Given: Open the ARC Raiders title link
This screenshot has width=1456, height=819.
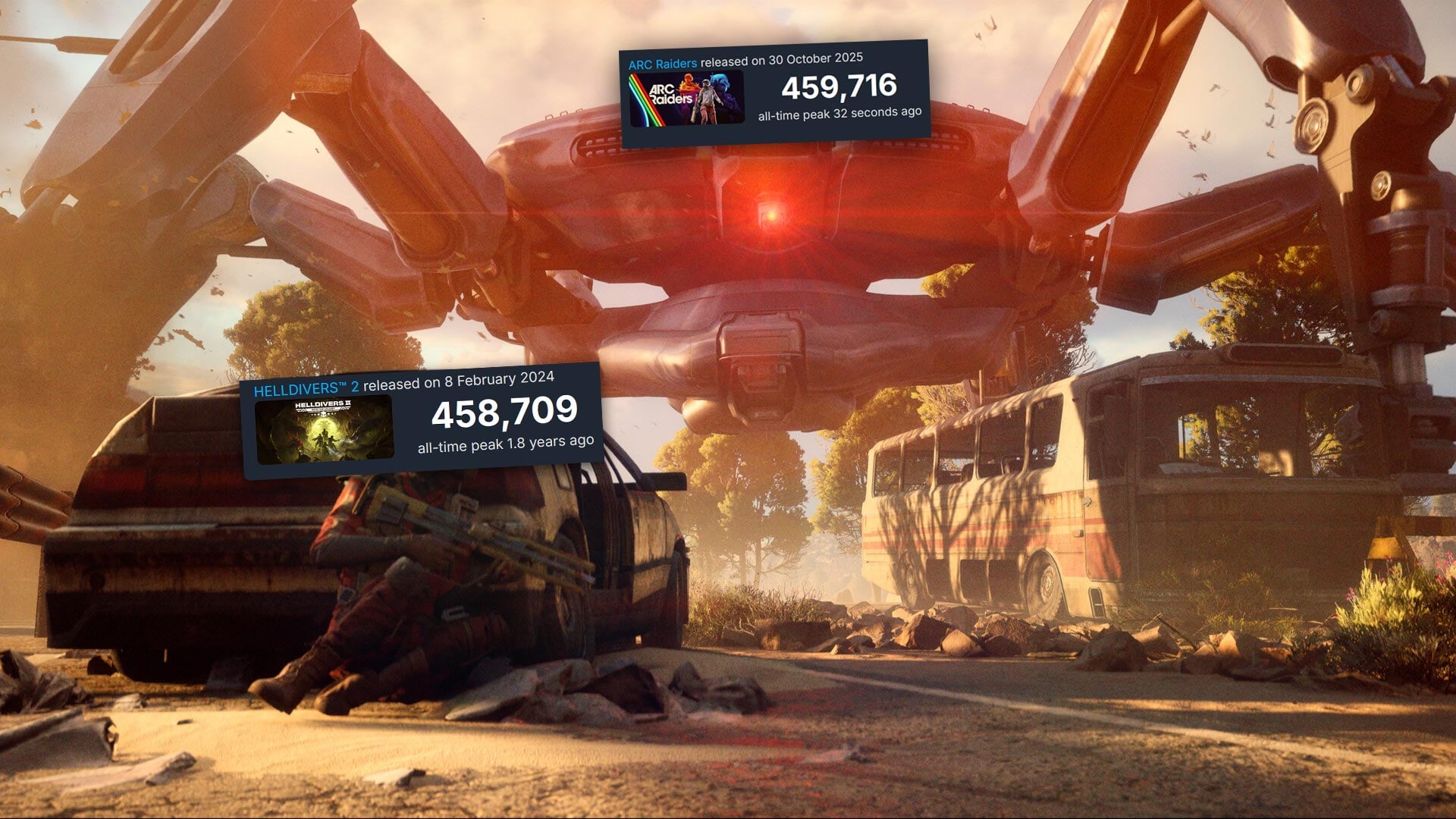Looking at the screenshot, I should [x=662, y=64].
